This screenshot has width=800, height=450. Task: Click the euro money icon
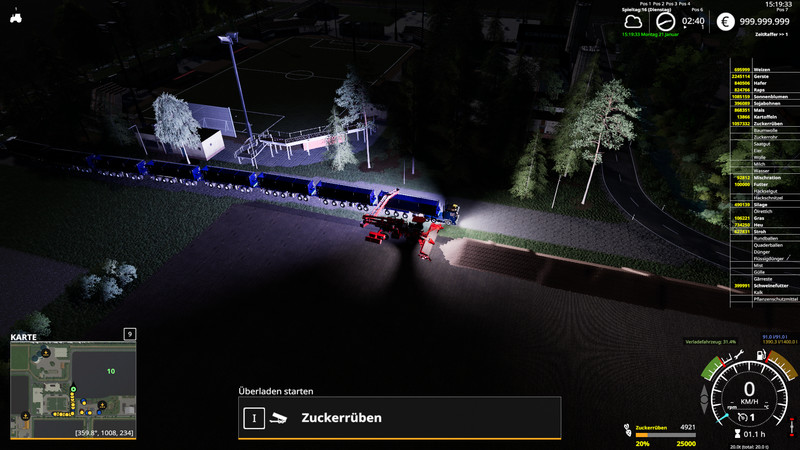click(724, 20)
